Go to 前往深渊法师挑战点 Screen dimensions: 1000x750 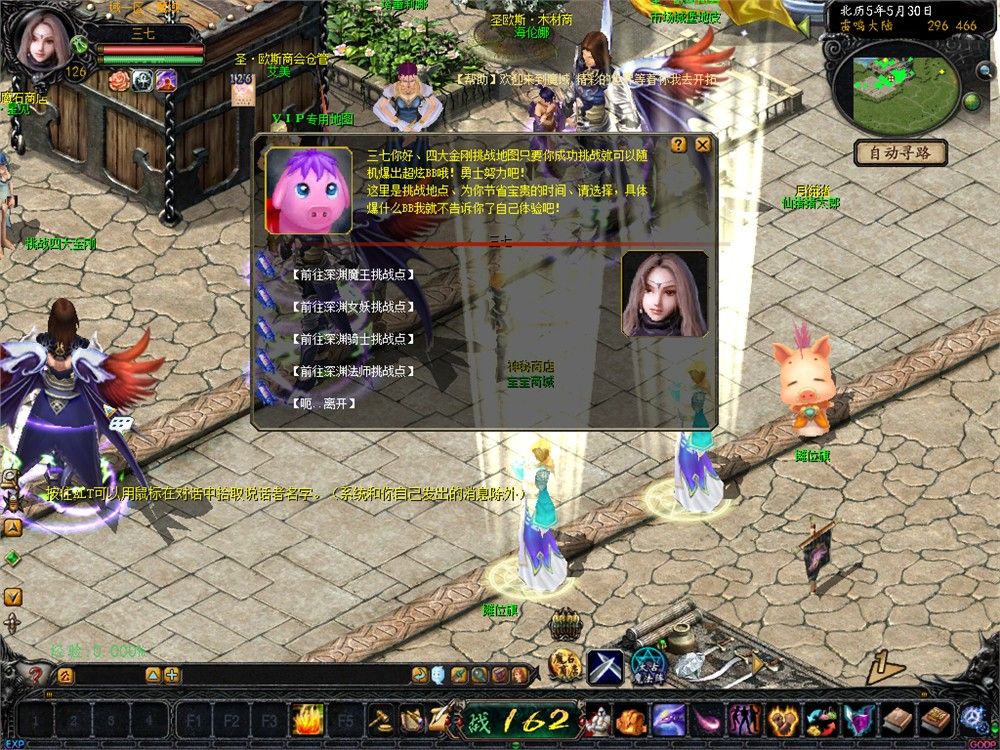coord(352,371)
